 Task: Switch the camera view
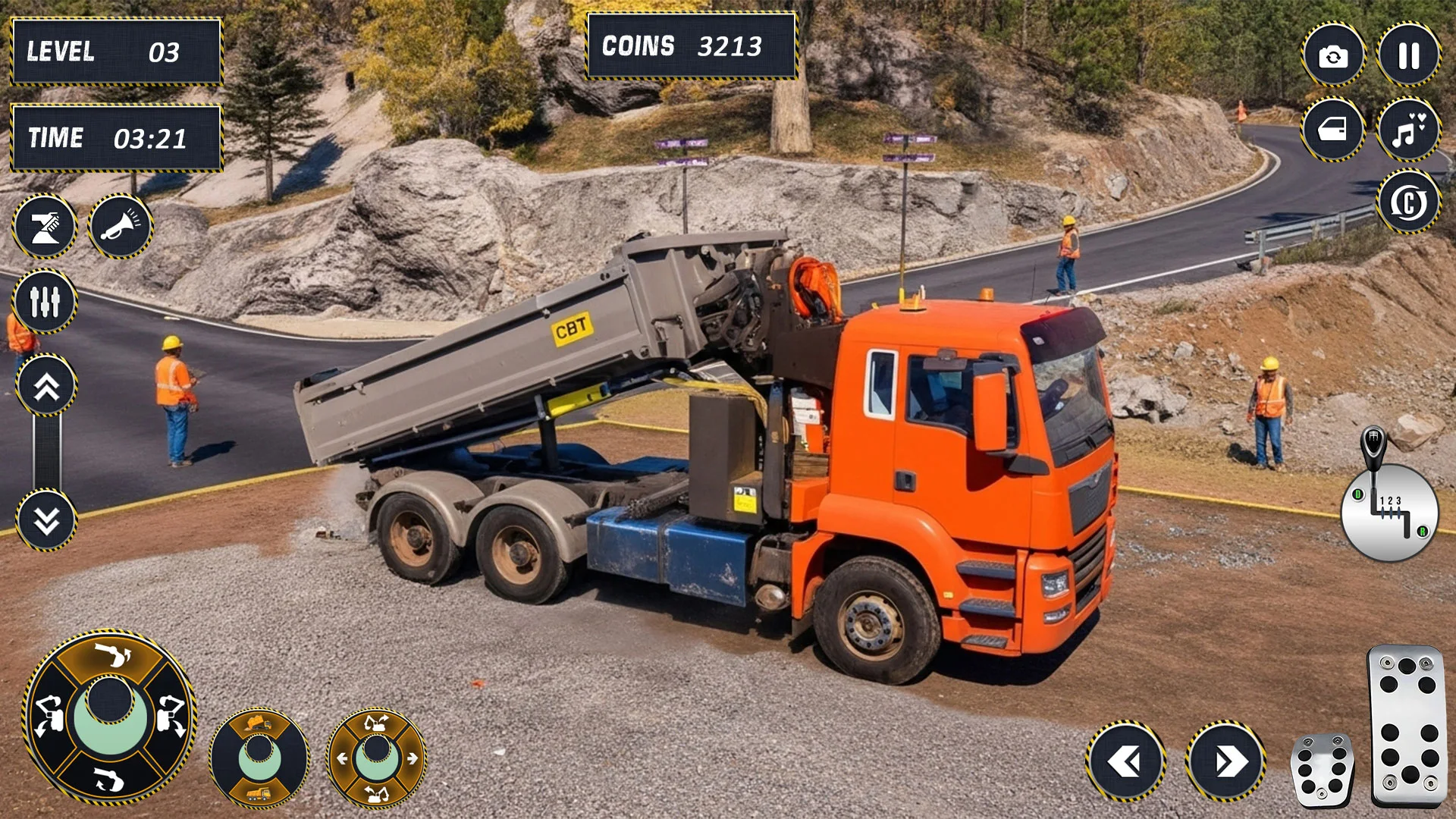(1333, 55)
